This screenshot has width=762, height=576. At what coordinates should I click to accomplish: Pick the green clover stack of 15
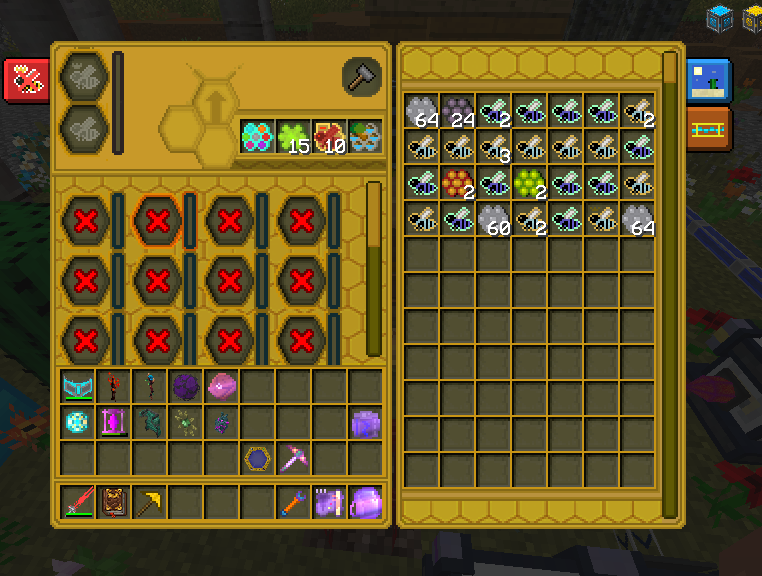tap(292, 137)
